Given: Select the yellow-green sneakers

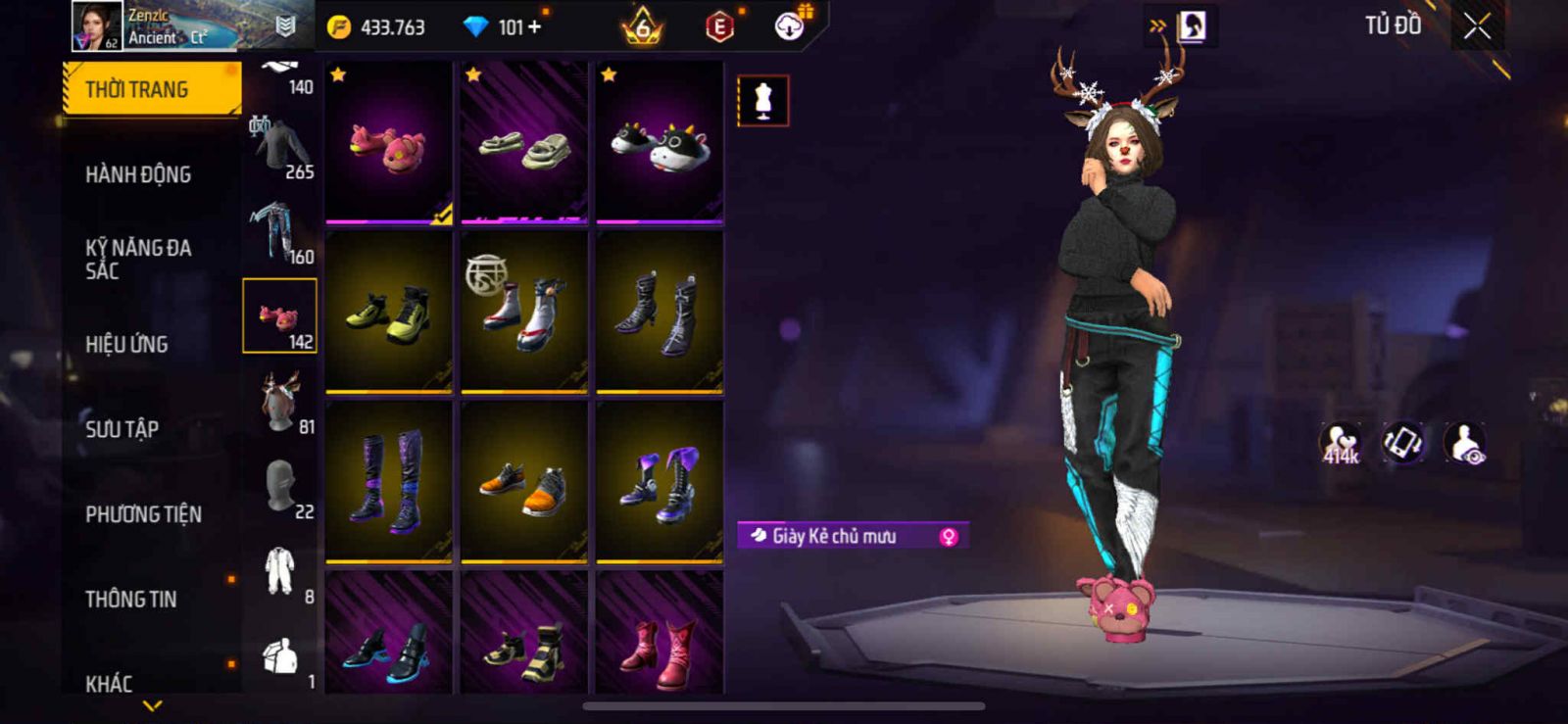Looking at the screenshot, I should coord(389,313).
